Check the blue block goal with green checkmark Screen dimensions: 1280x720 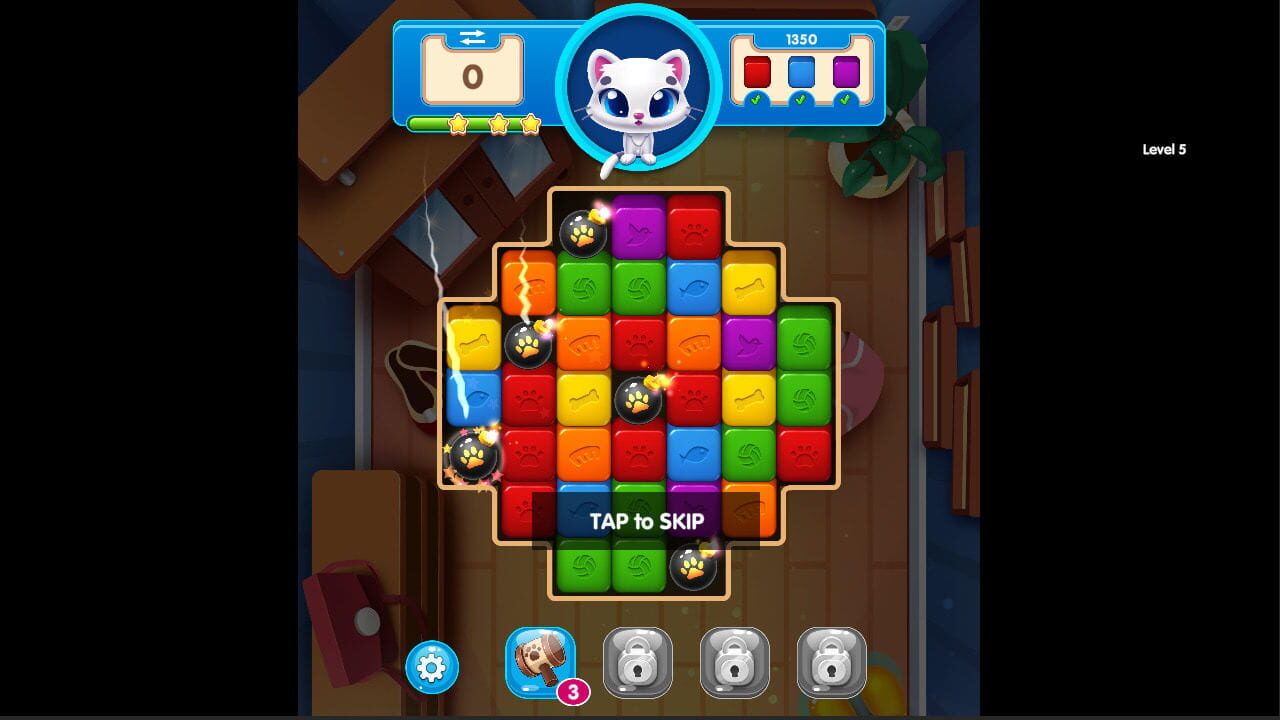(802, 72)
